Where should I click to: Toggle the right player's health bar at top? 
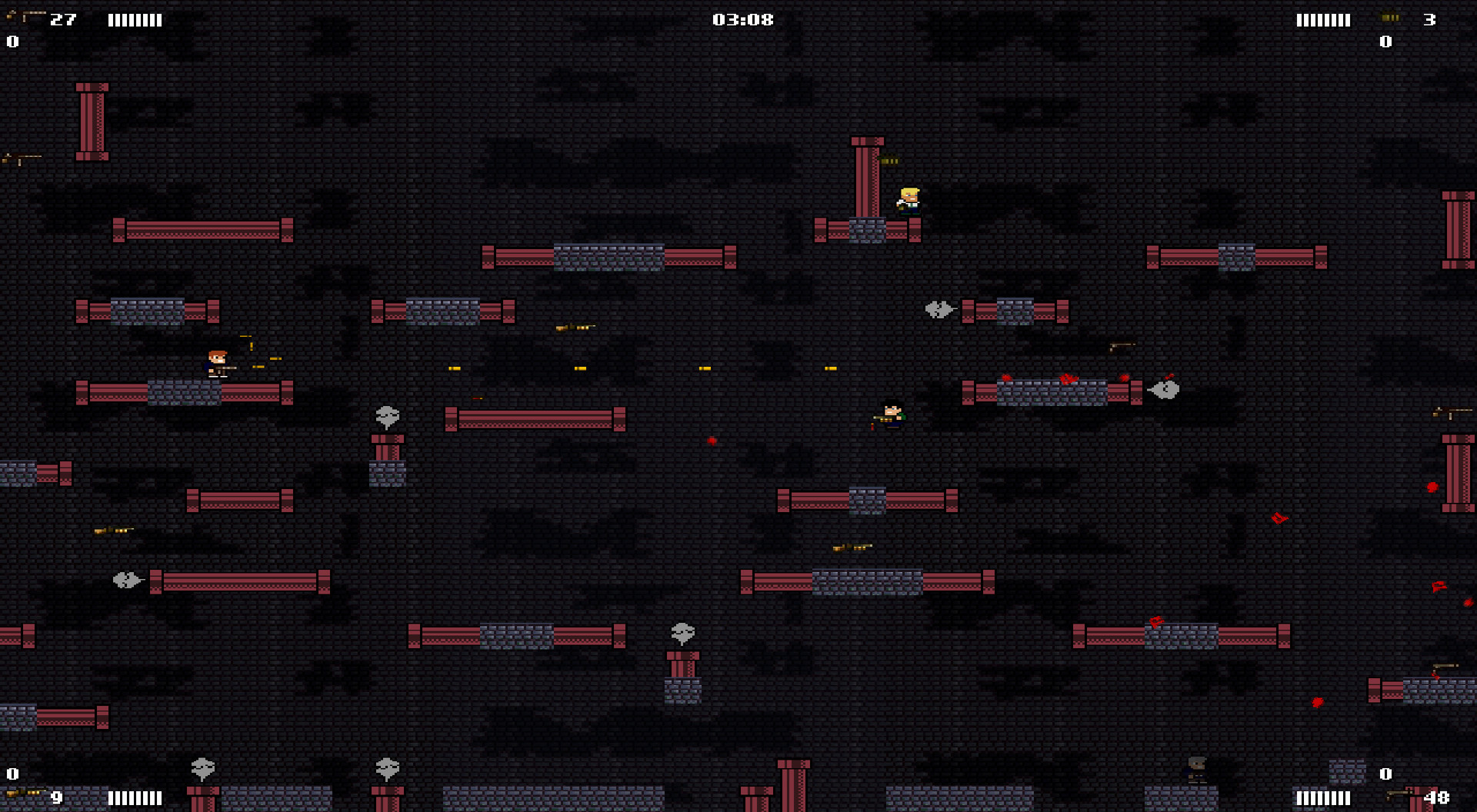pos(1323,20)
